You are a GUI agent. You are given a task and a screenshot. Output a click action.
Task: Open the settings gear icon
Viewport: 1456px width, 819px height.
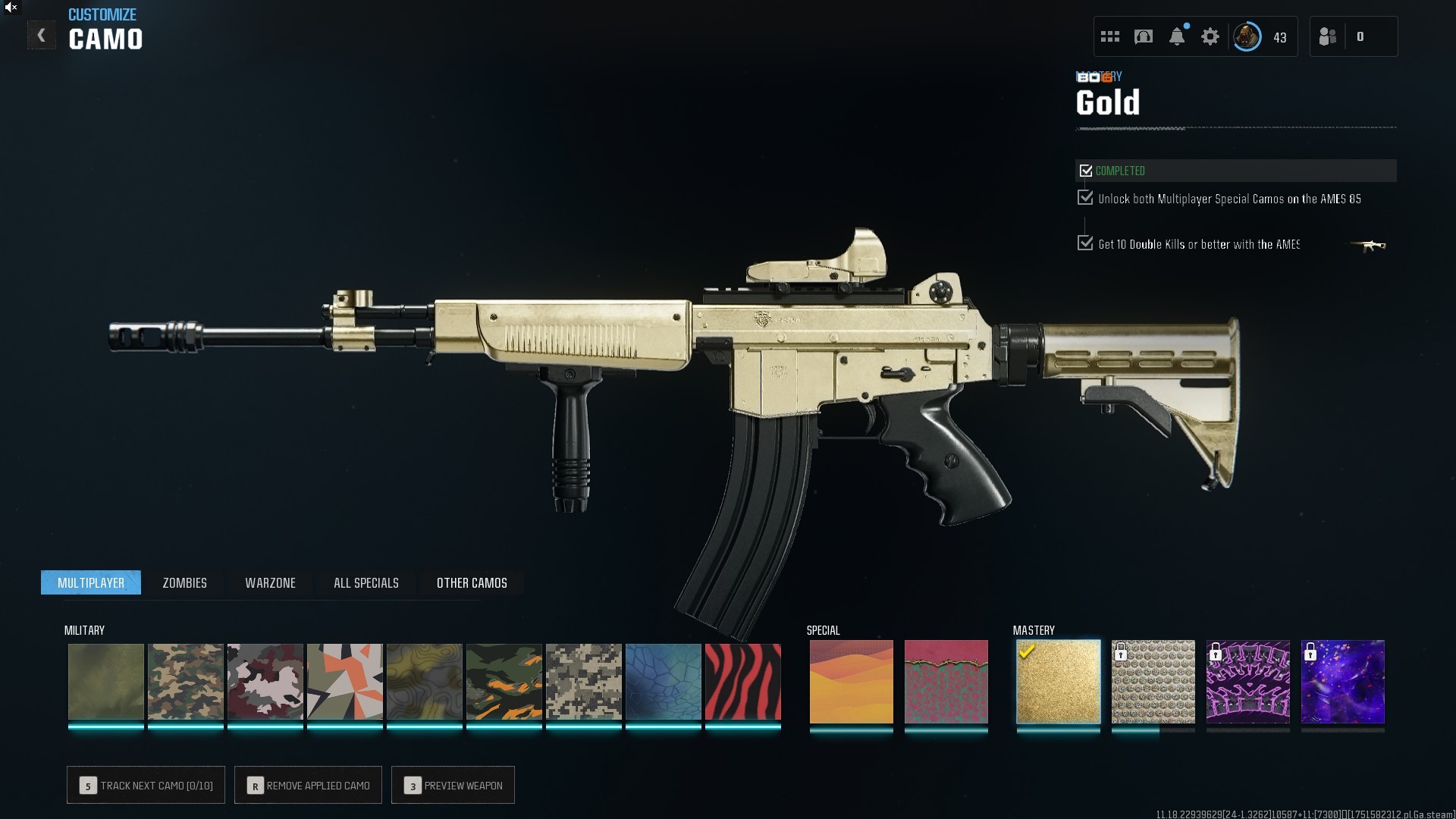pos(1210,36)
